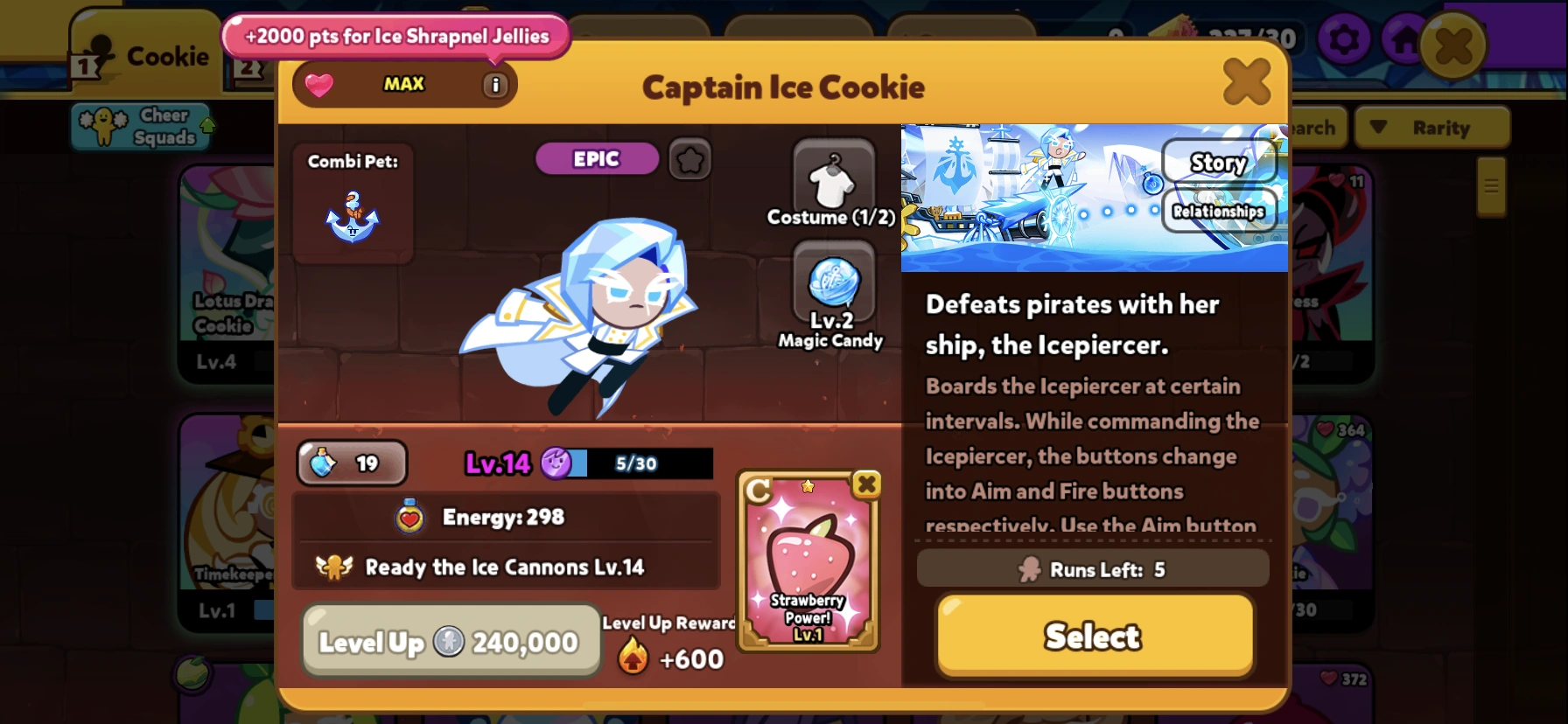The height and width of the screenshot is (724, 1568).
Task: Expand the sidebar hamburger menu on the right
Action: [1490, 186]
